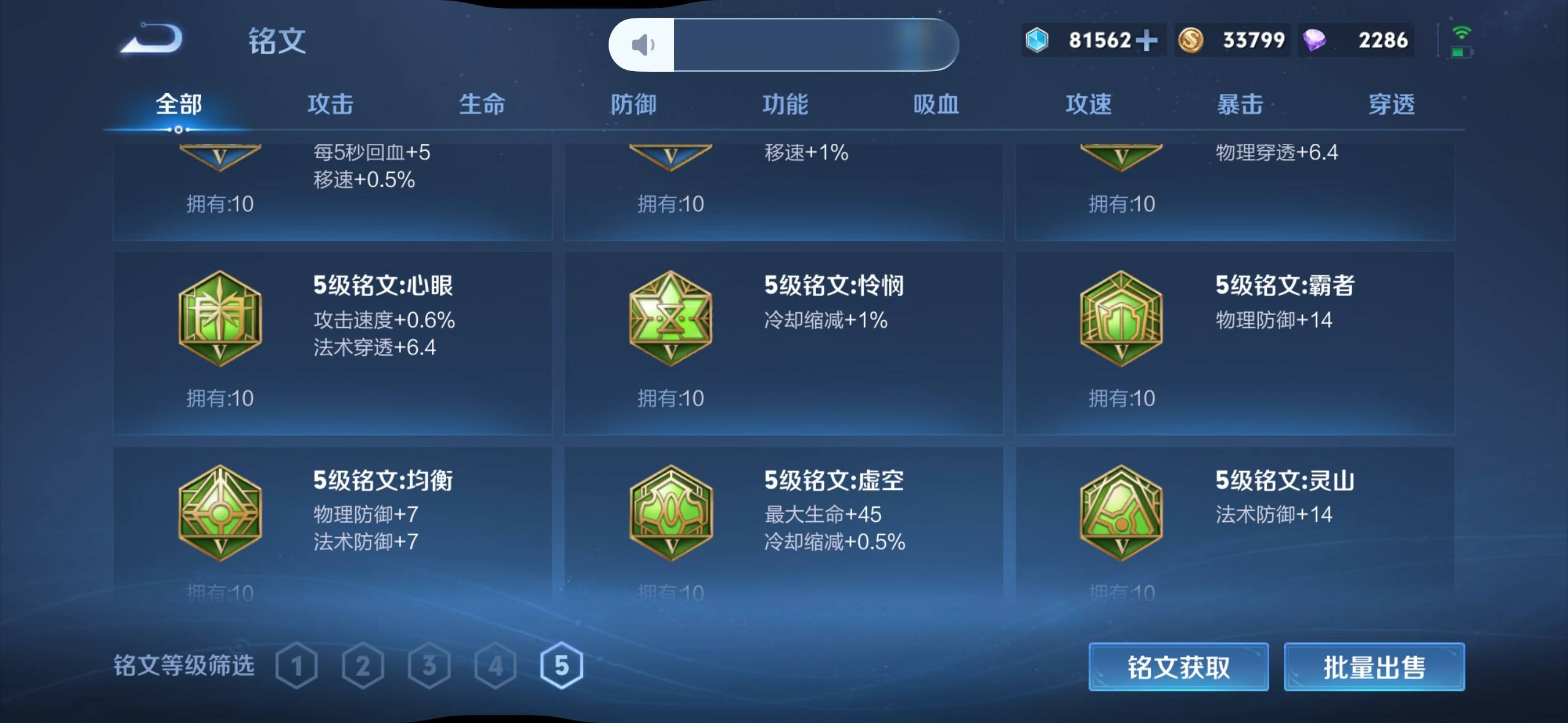
Task: Select the 均衡 inscription card
Action: tap(332, 521)
